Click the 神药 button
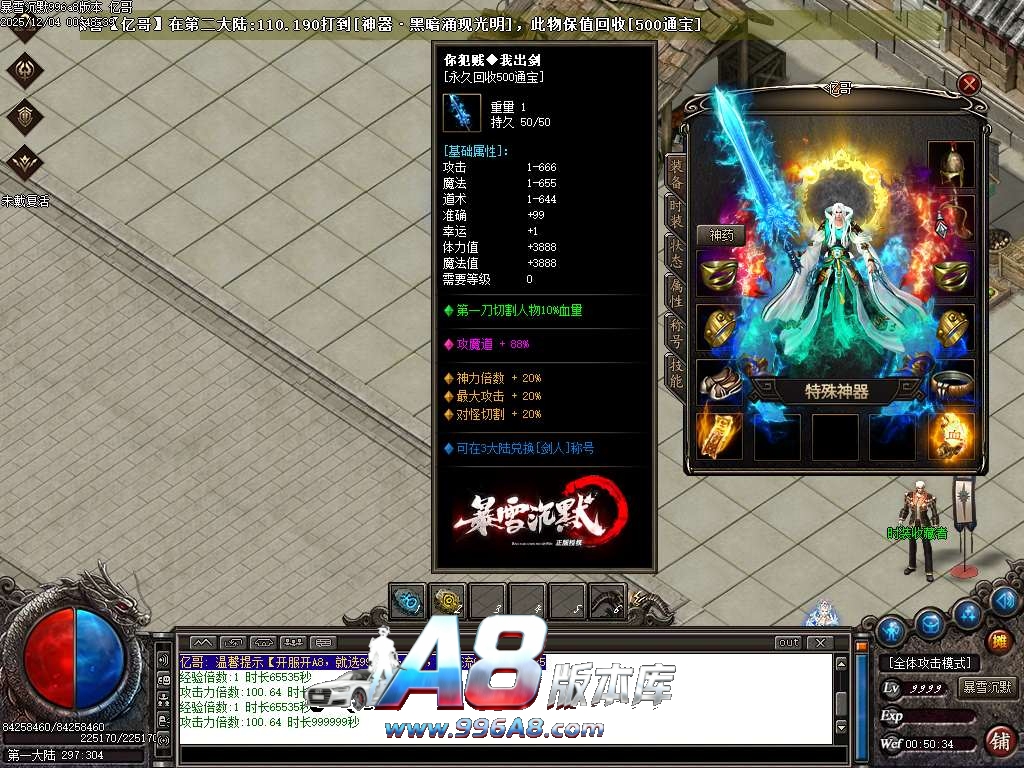Viewport: 1024px width, 768px height. (x=720, y=236)
